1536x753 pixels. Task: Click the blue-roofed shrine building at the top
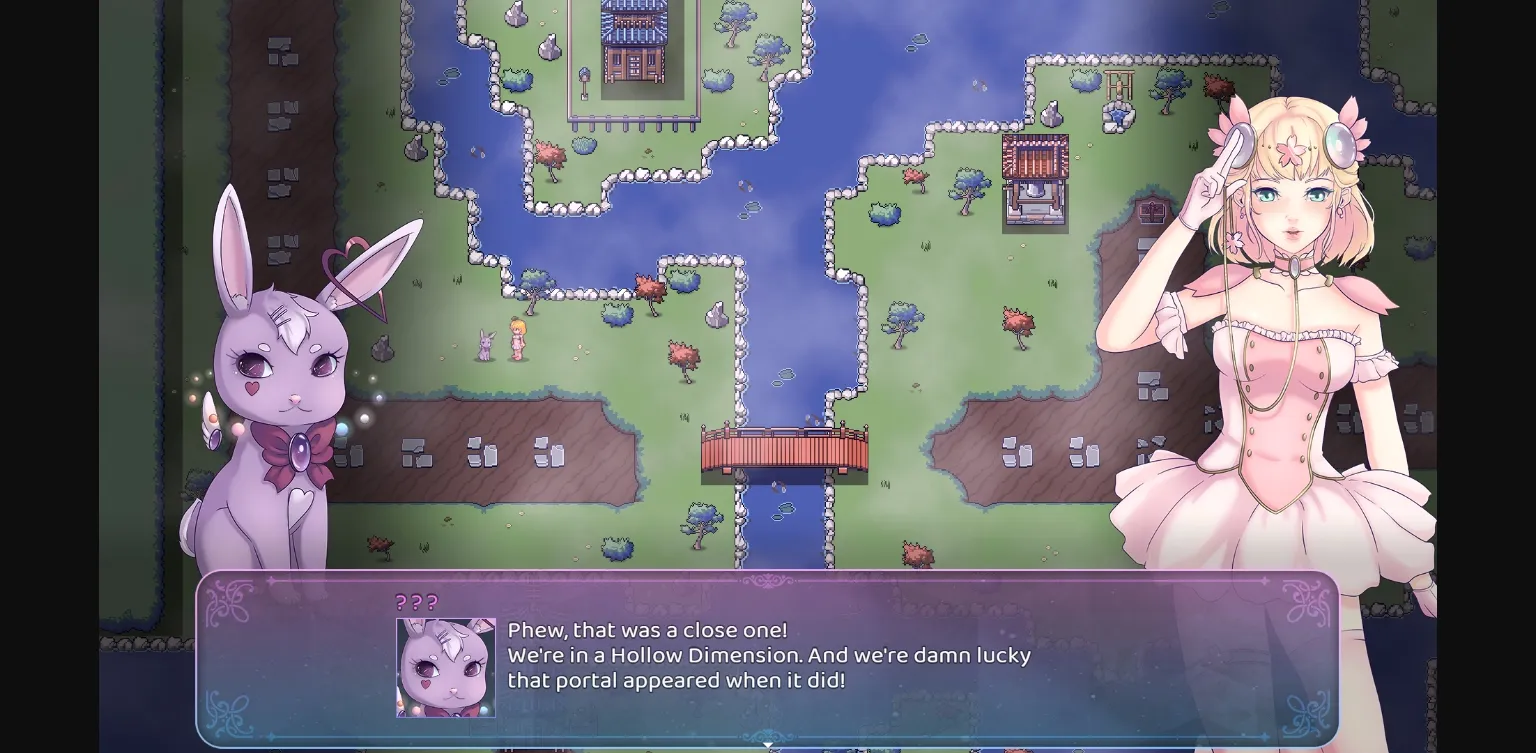coord(632,45)
